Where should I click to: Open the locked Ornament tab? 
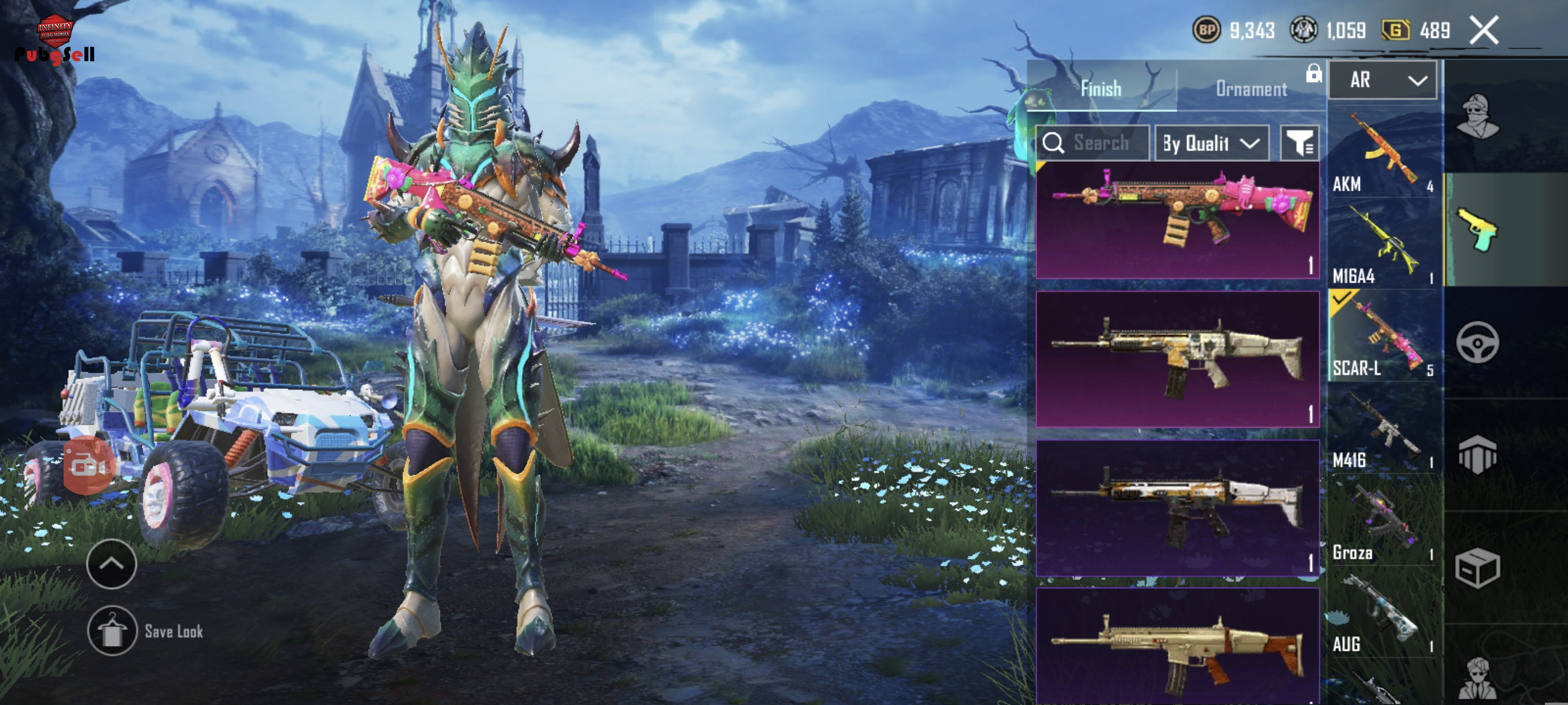(x=1252, y=89)
